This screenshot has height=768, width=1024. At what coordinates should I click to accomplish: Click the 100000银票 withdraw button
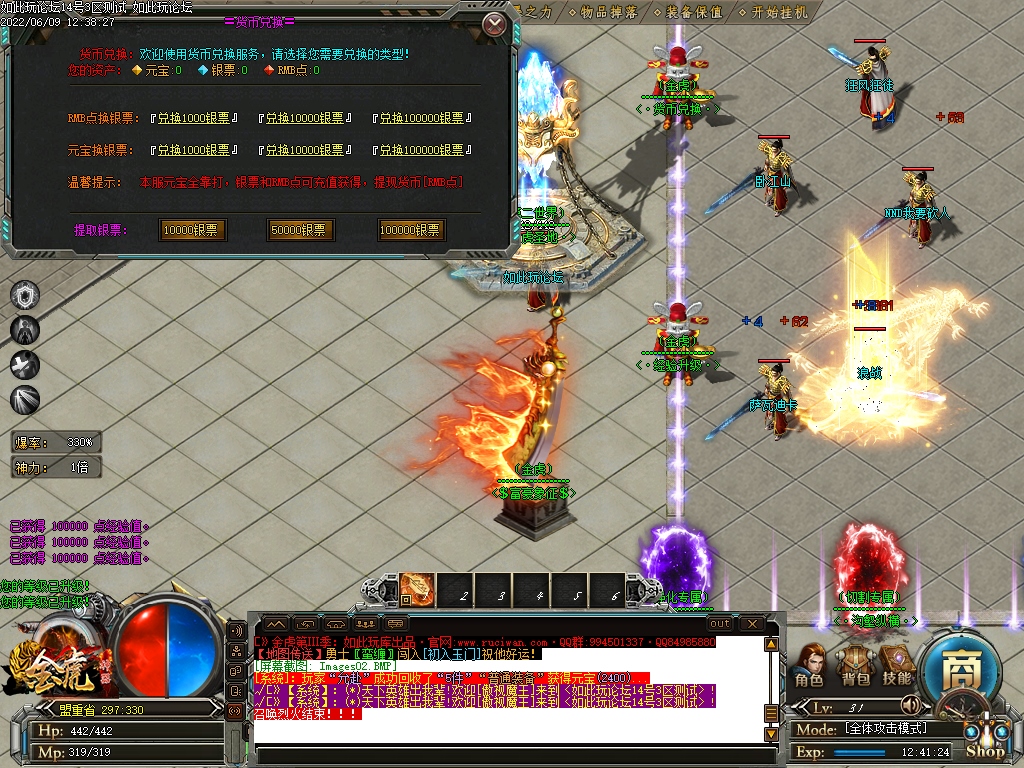(x=410, y=230)
